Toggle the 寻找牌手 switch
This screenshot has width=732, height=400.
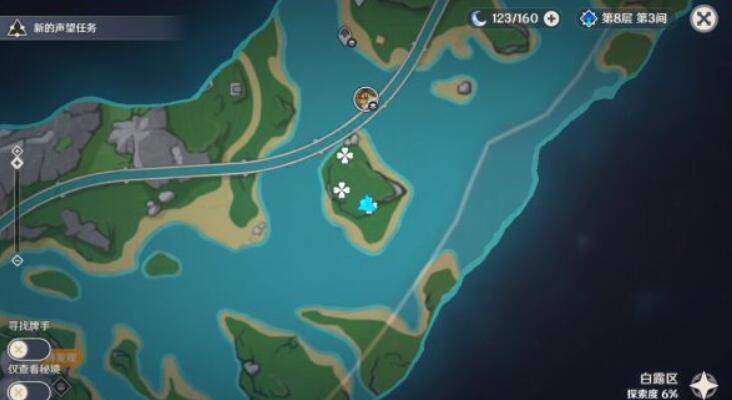(28, 349)
